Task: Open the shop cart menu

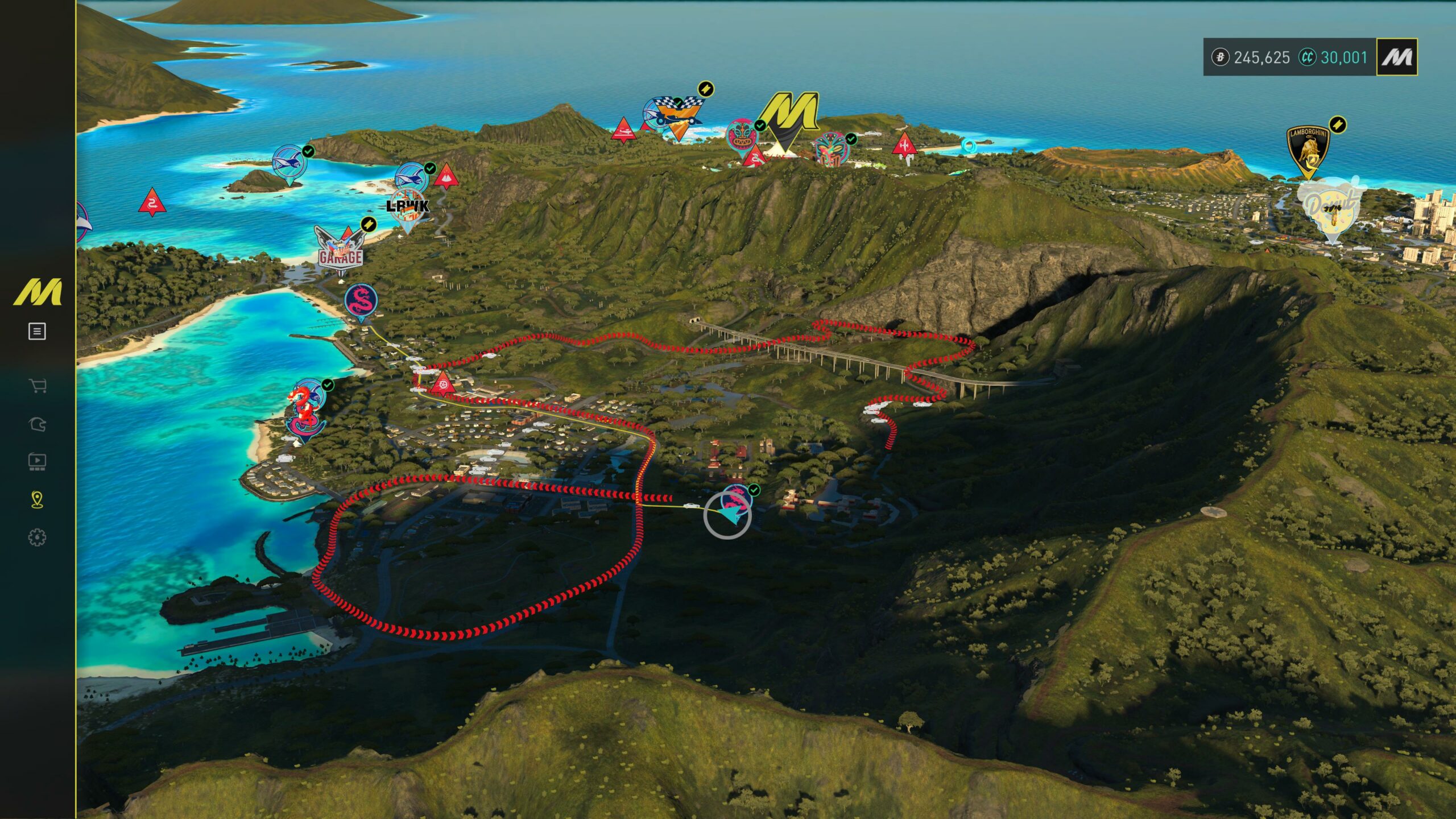Action: pos(37,386)
